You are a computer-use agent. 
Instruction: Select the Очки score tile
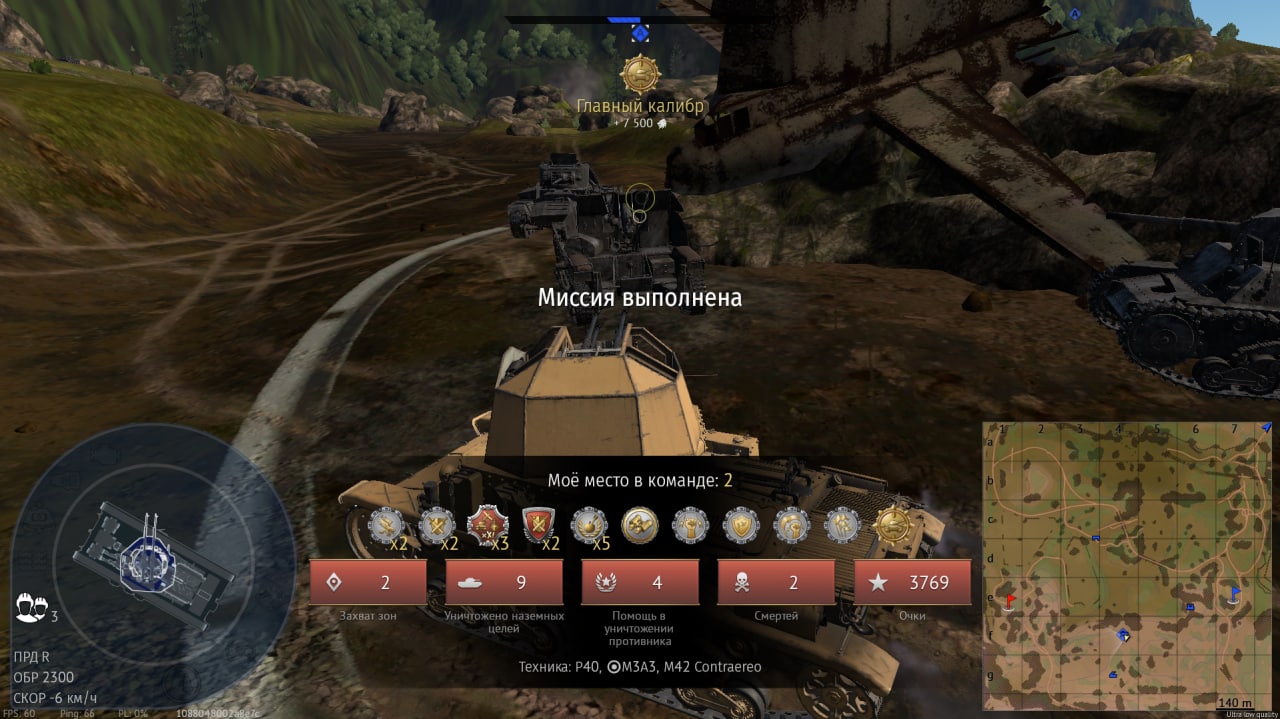912,582
